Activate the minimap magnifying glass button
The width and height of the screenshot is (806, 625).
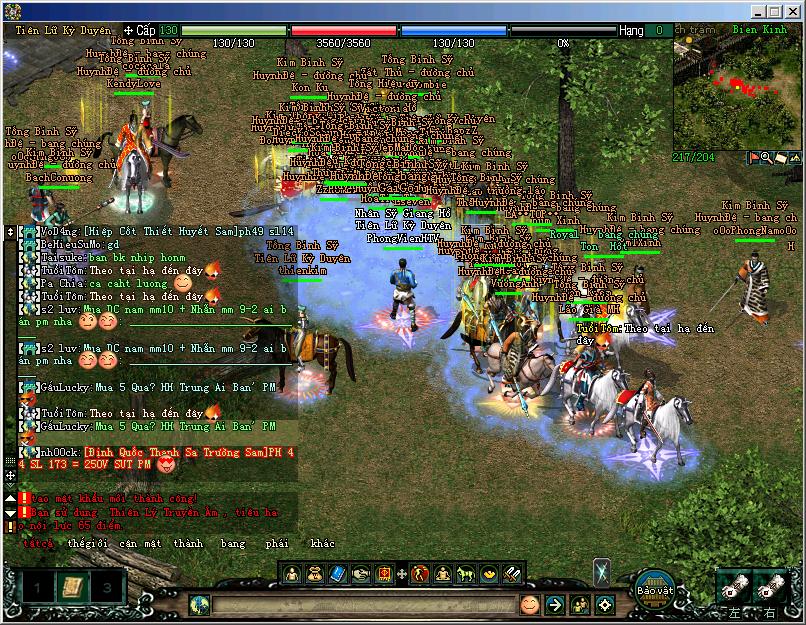766,158
